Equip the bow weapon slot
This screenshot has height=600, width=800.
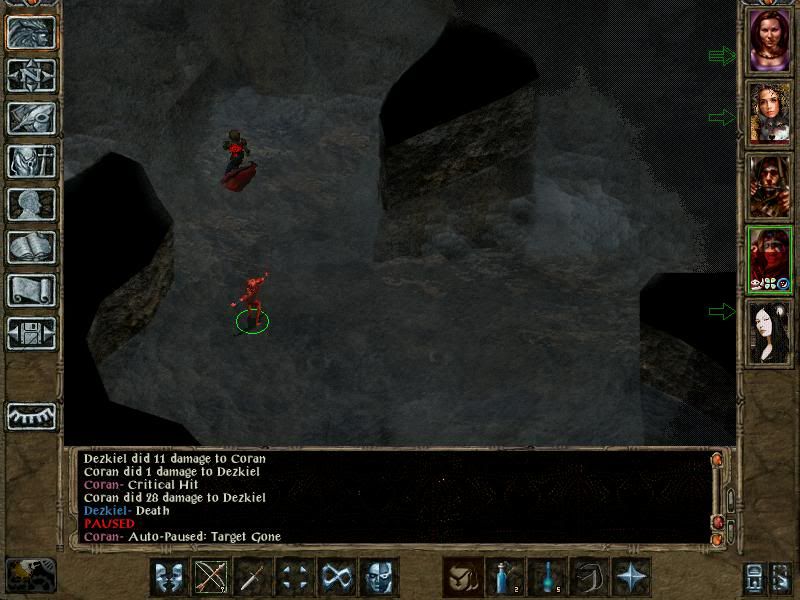click(211, 577)
